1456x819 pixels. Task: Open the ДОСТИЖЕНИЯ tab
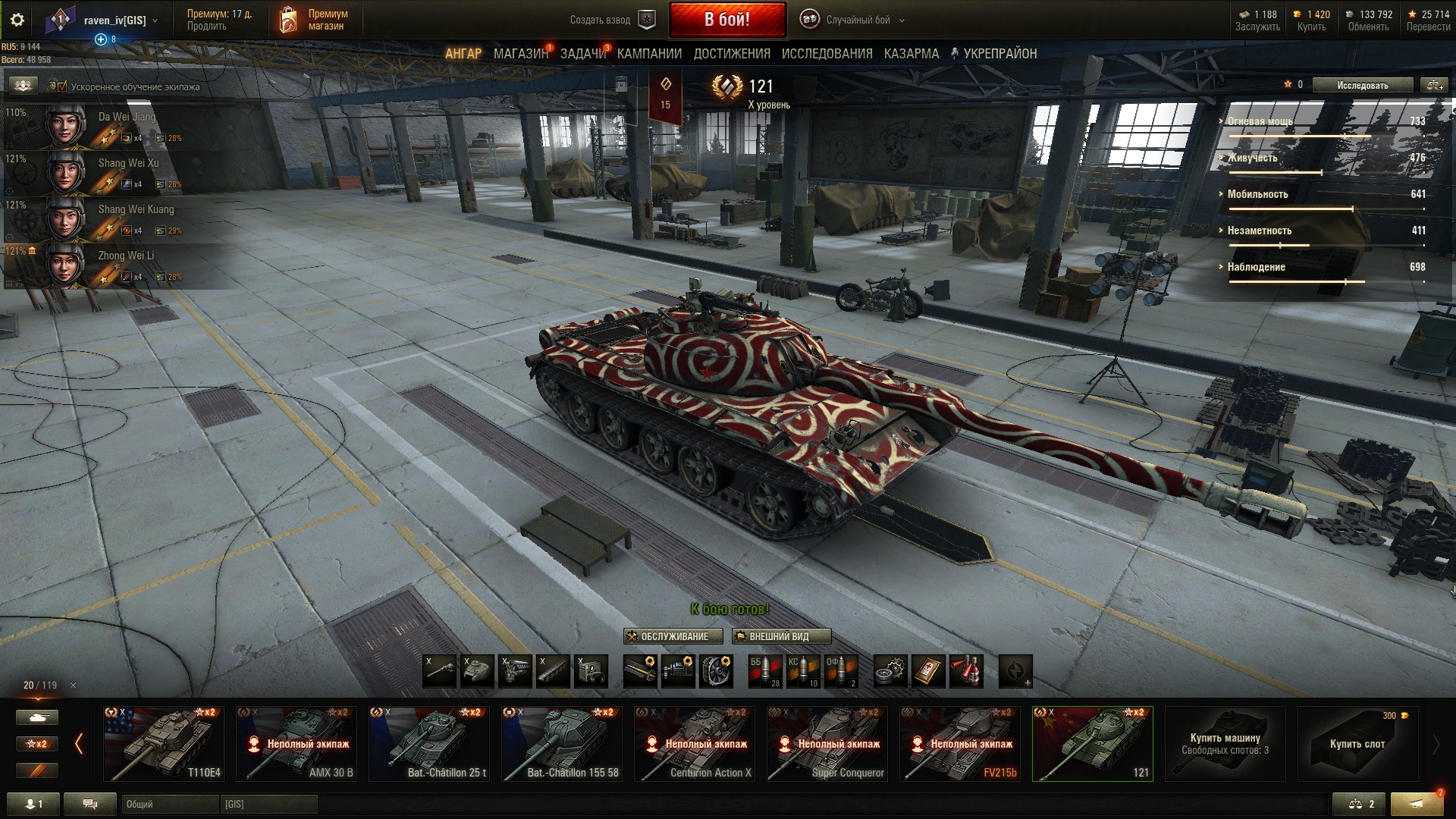[x=731, y=54]
